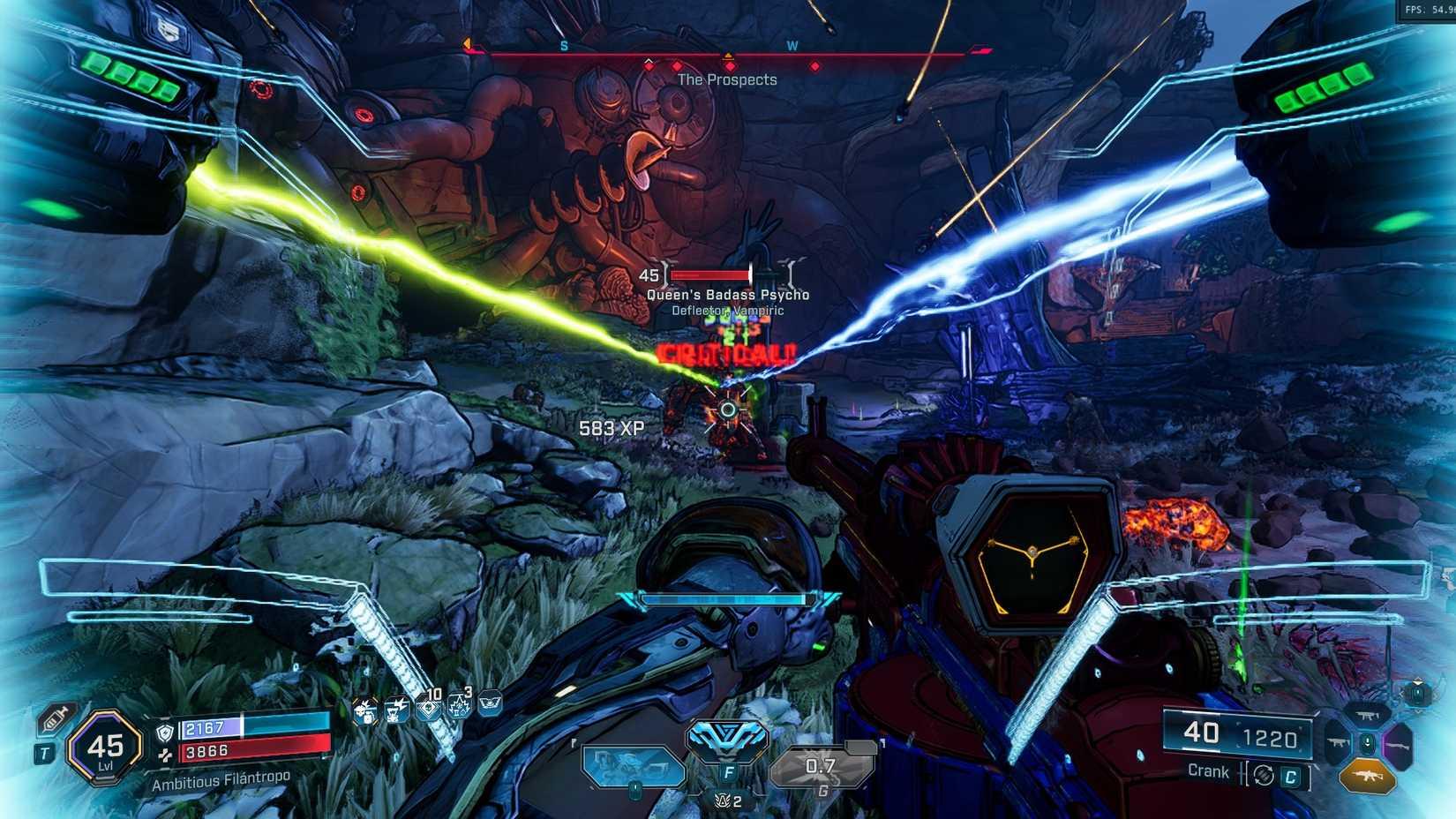Select the orange highlighted bottom weapon slot
The image size is (1456, 819).
point(1367,777)
